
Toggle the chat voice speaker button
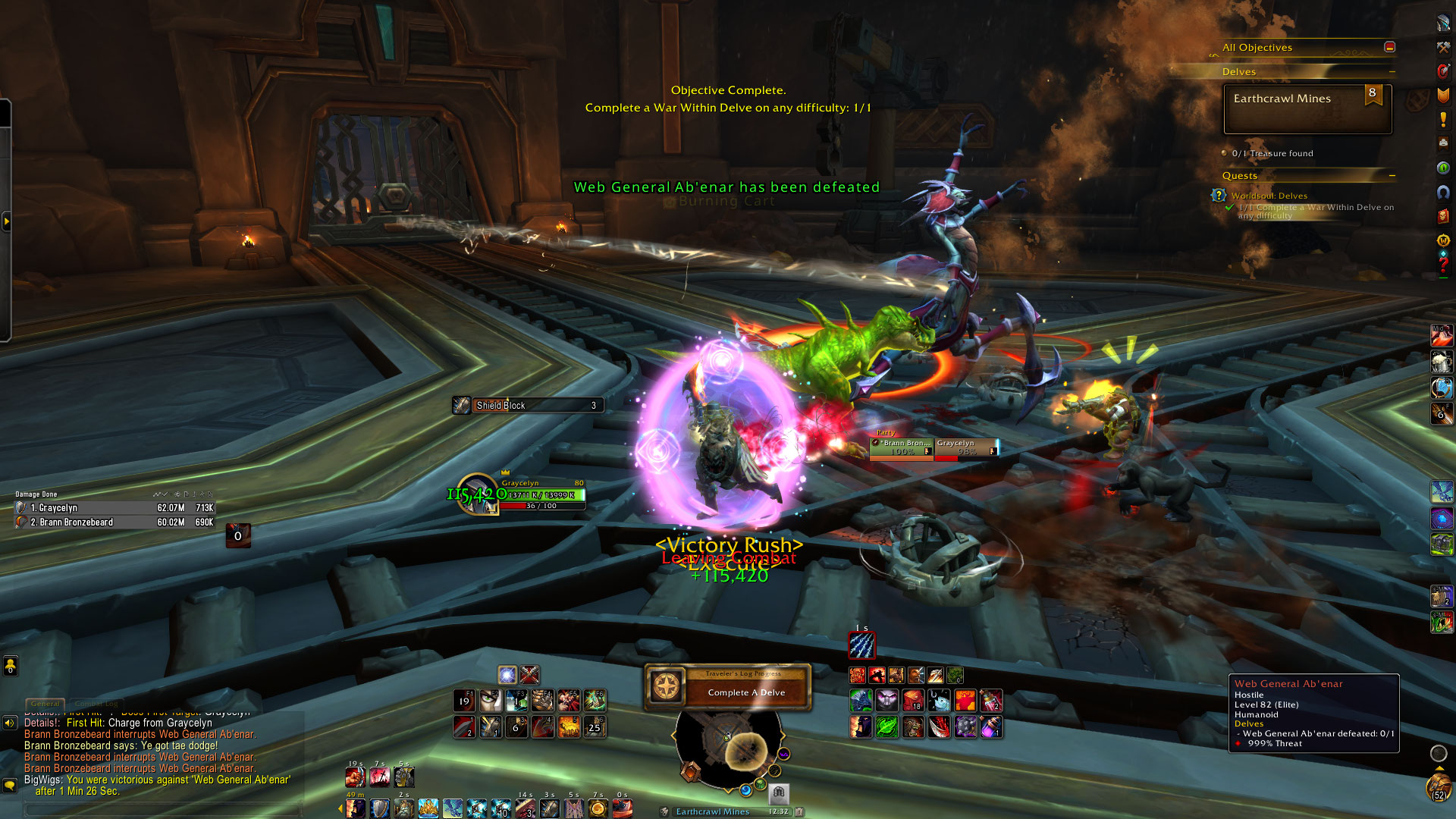click(x=10, y=723)
